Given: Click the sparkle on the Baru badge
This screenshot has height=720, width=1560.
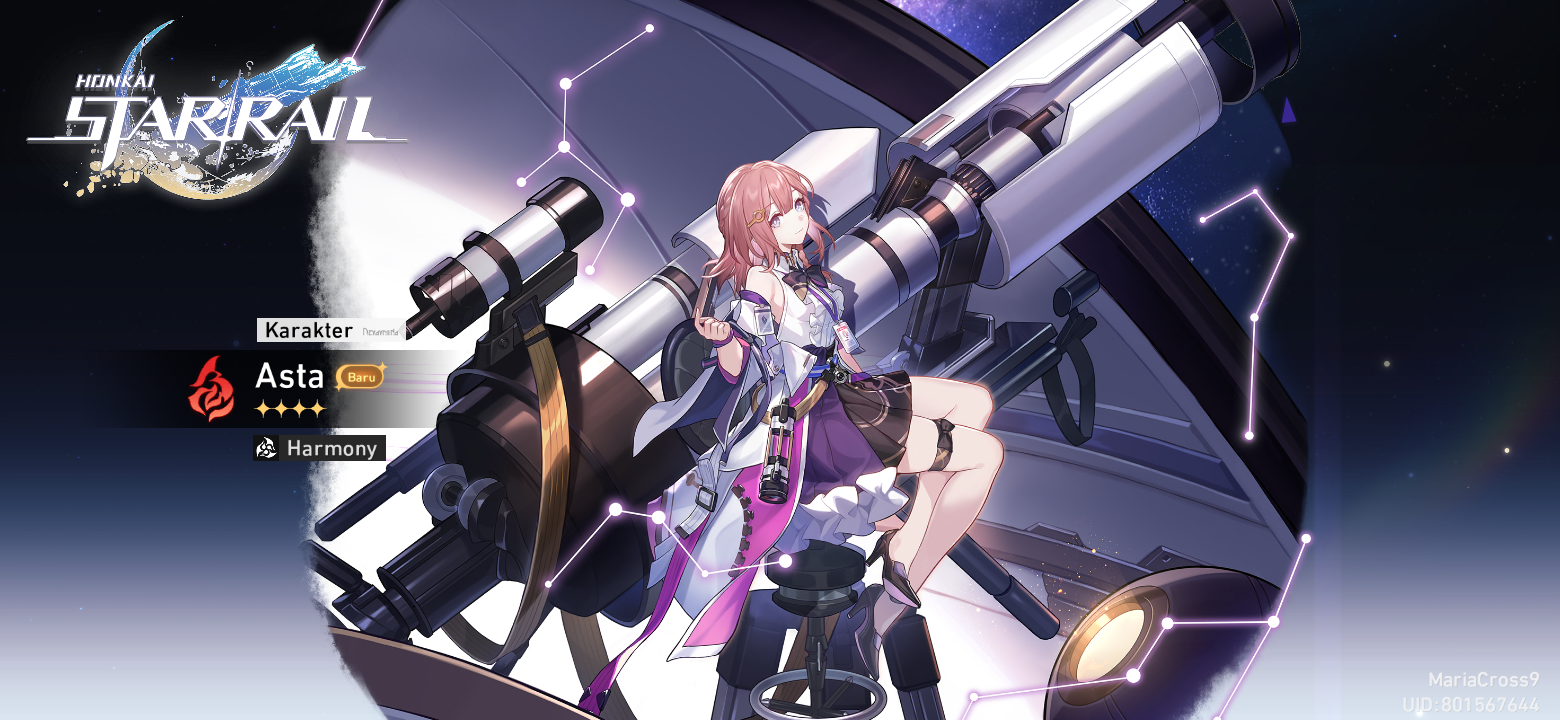Looking at the screenshot, I should (x=382, y=367).
